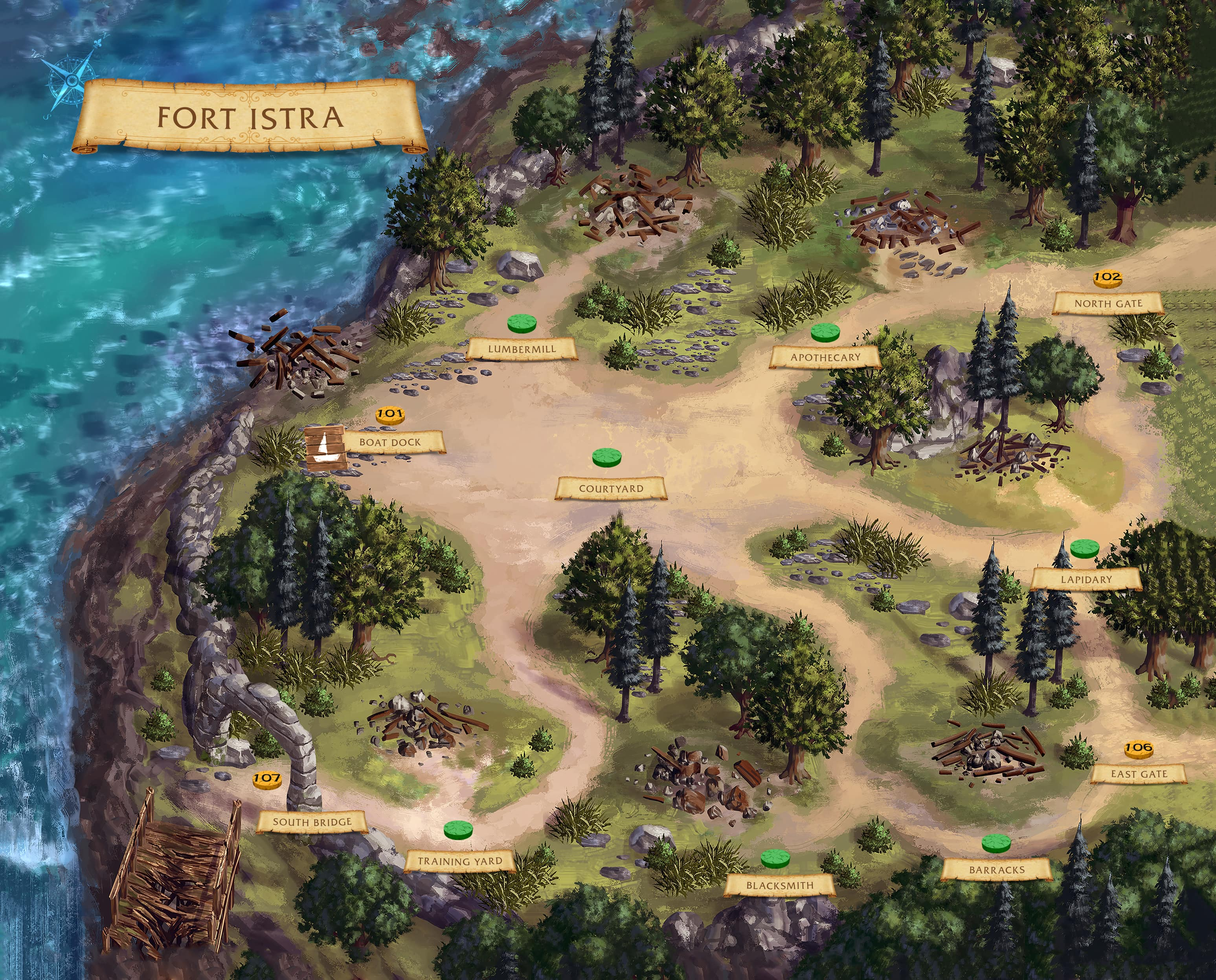Click the green token above Courtyard

click(x=607, y=457)
